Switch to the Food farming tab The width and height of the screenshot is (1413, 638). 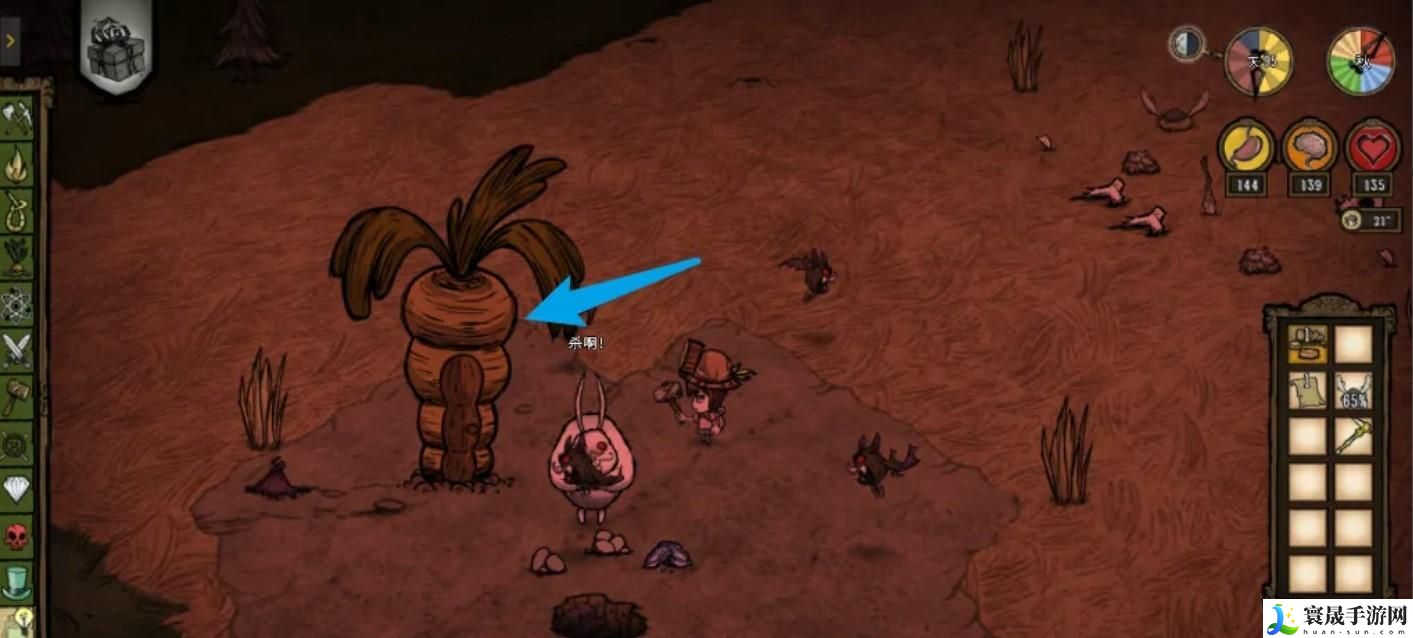[17, 255]
